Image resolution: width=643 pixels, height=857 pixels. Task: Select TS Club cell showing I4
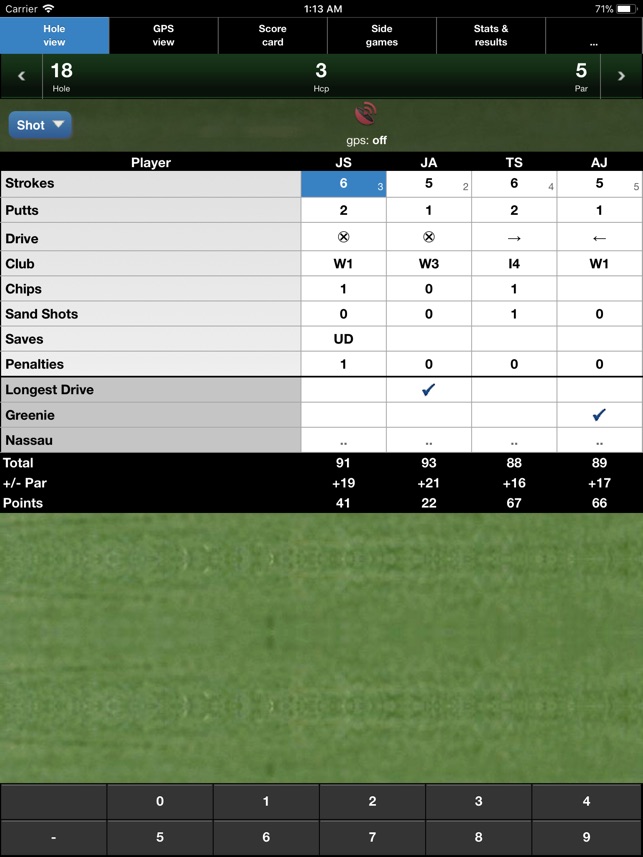click(514, 264)
